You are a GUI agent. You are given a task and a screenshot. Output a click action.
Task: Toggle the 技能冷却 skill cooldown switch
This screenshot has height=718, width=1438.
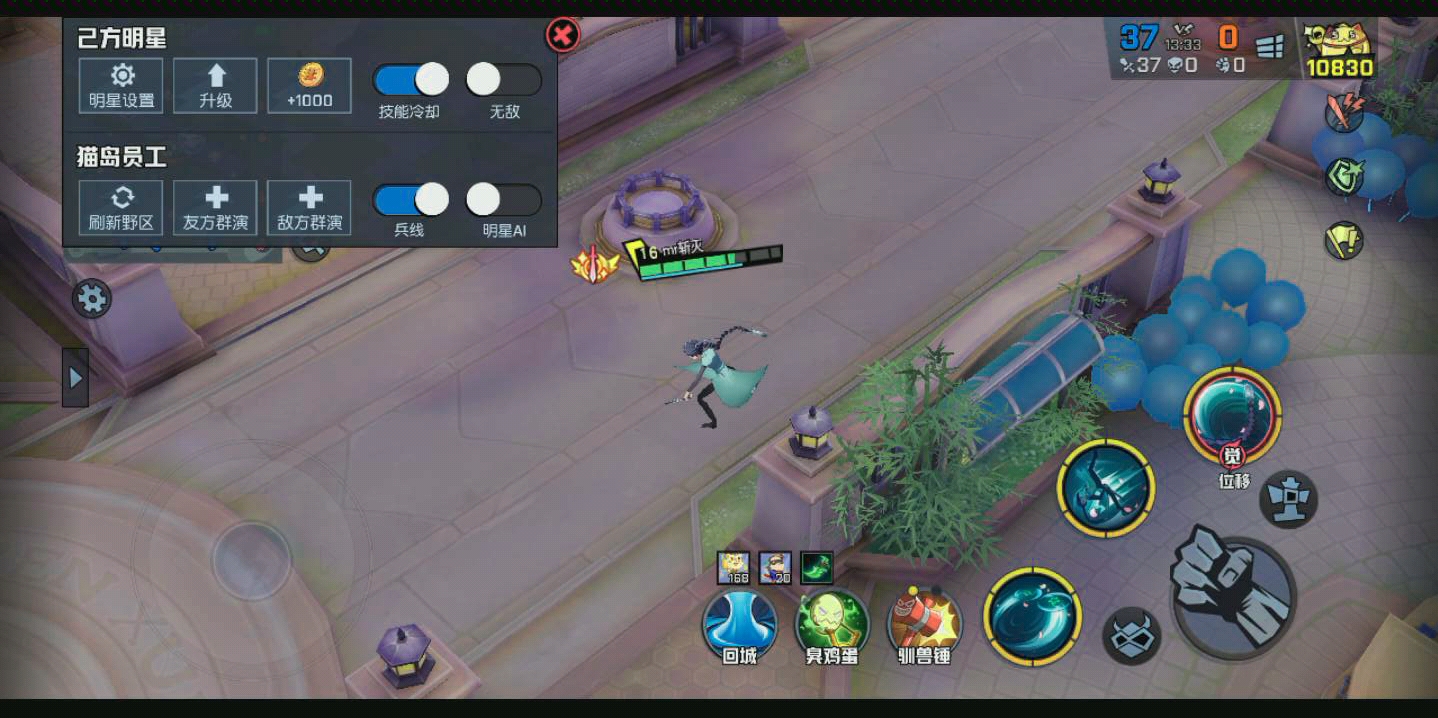(410, 80)
